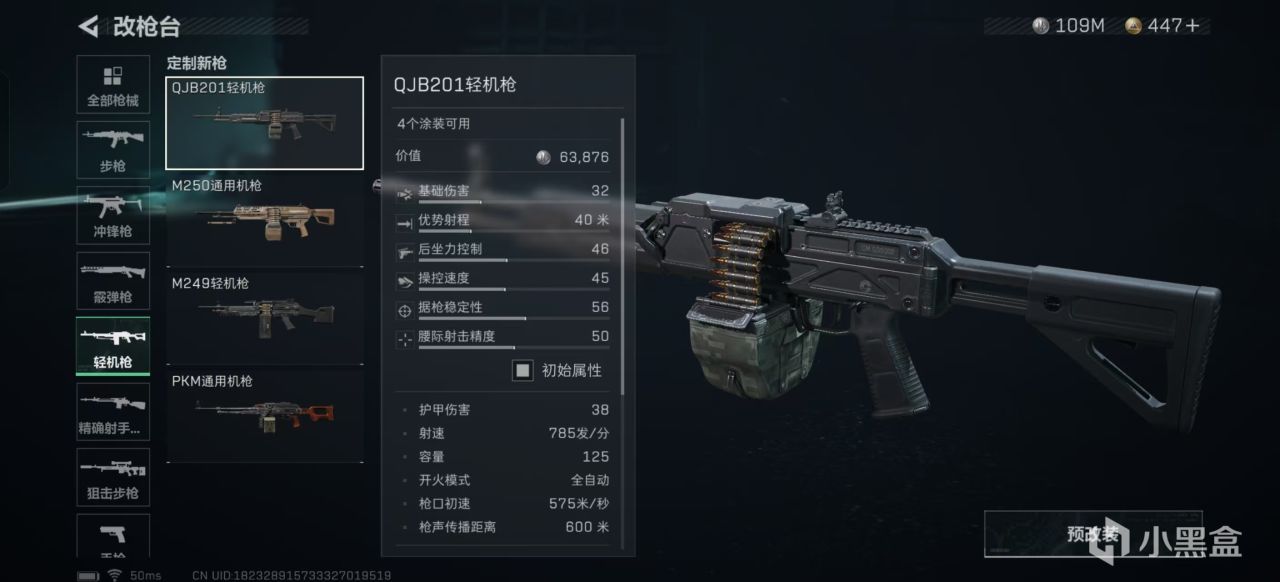
Task: Click the 预改装 button
Action: (x=1092, y=534)
